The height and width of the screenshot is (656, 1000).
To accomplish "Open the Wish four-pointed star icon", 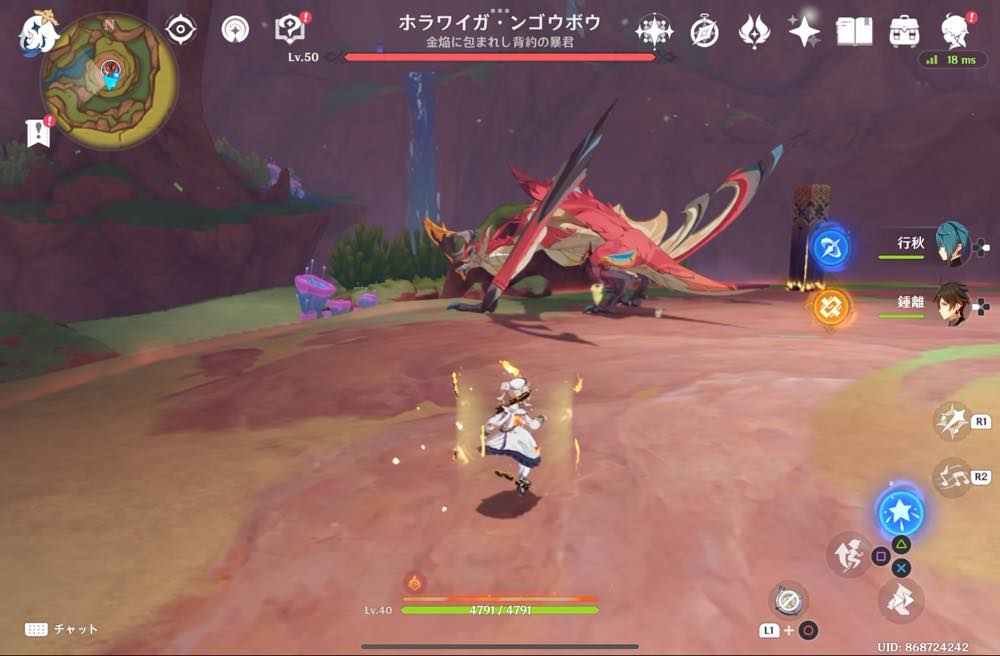I will [654, 32].
